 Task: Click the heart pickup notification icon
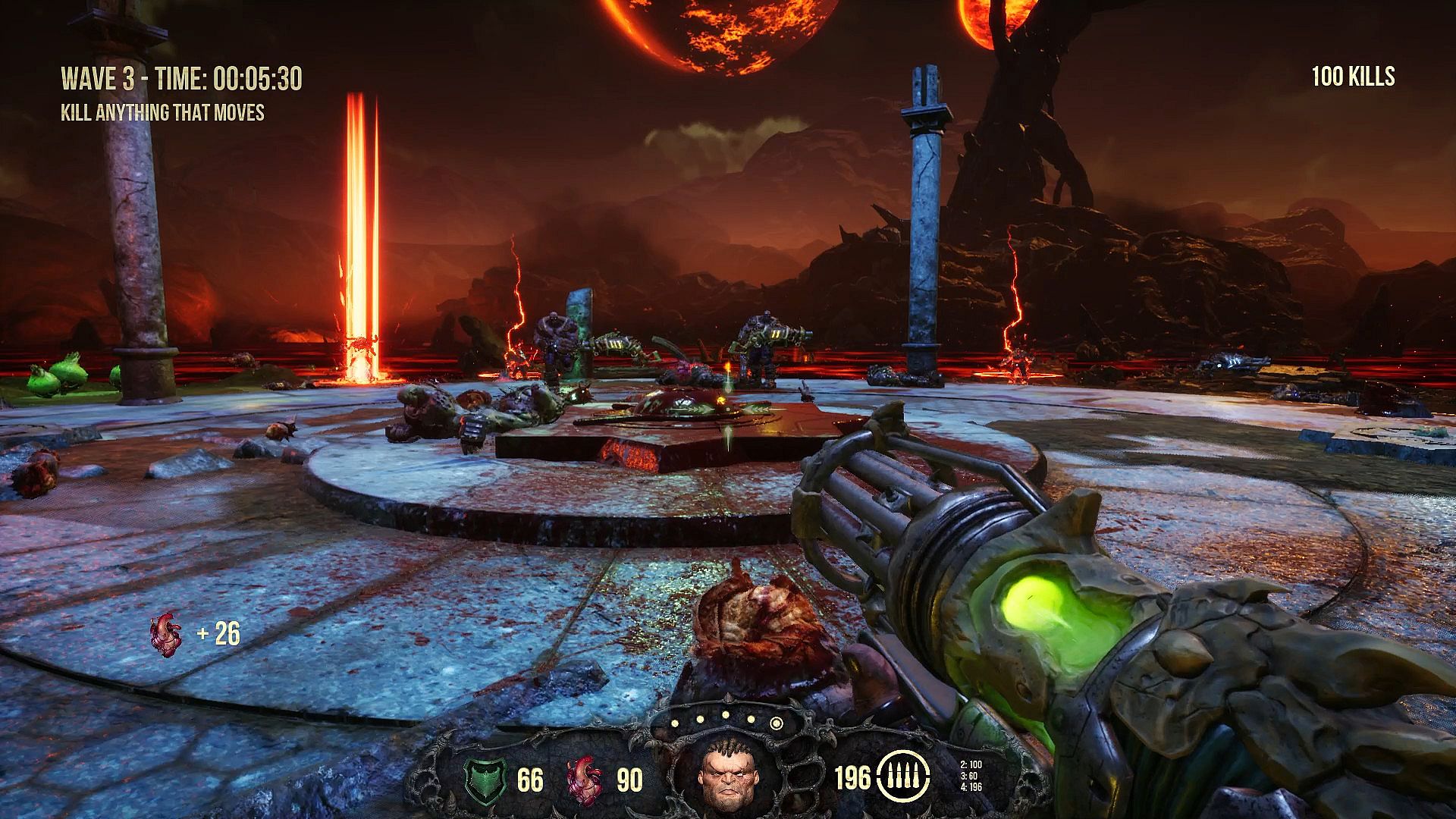tap(167, 635)
